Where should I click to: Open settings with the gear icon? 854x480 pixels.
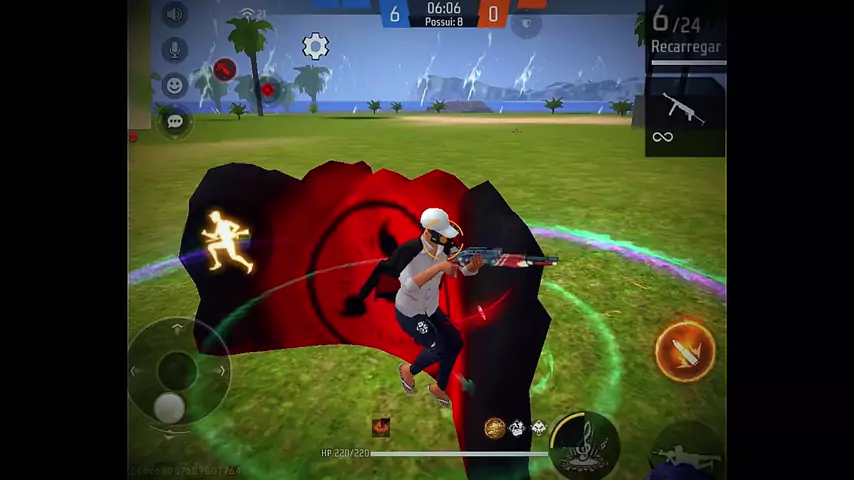click(x=315, y=46)
